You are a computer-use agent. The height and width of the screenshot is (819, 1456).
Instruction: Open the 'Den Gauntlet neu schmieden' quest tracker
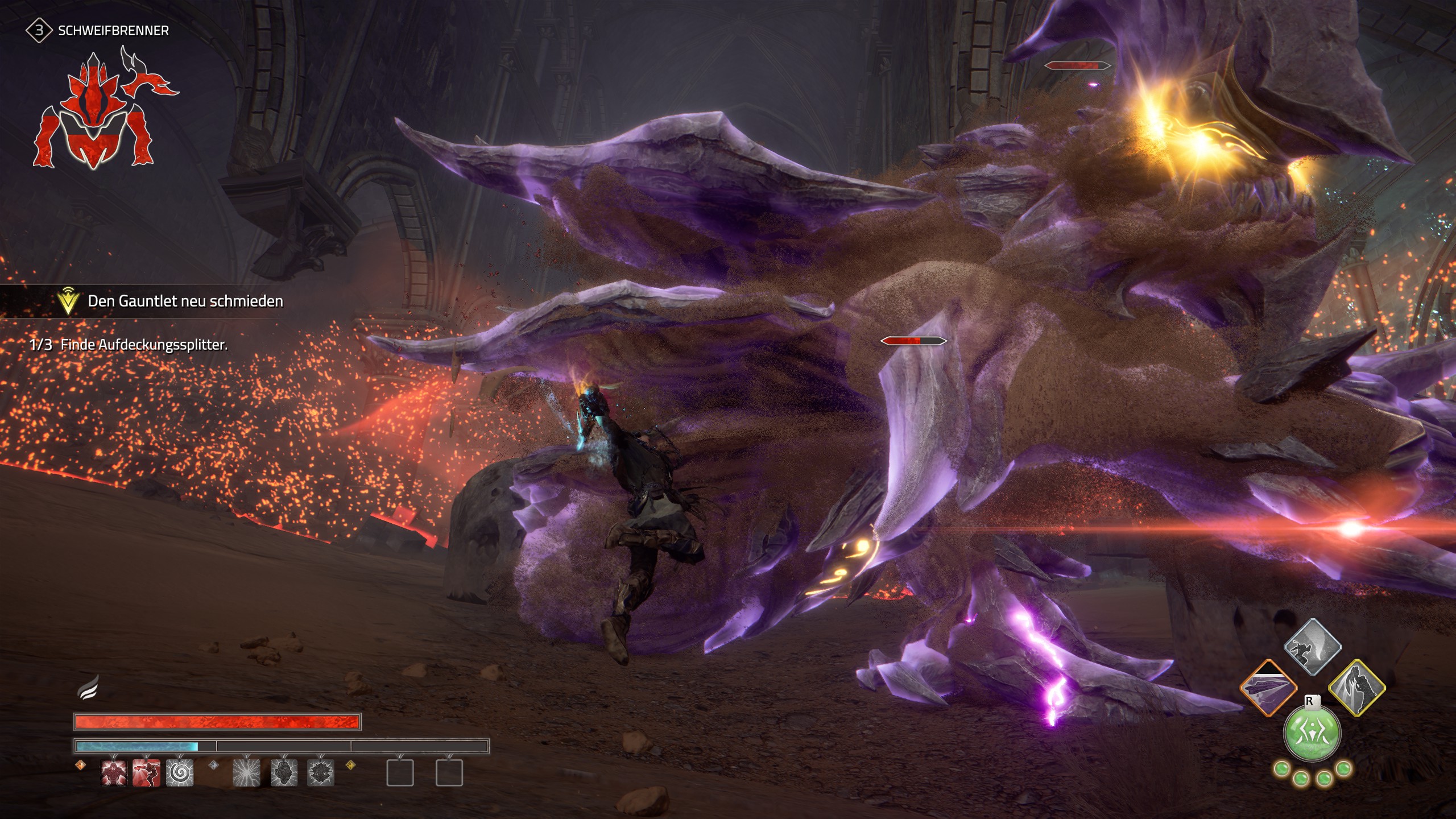click(185, 301)
